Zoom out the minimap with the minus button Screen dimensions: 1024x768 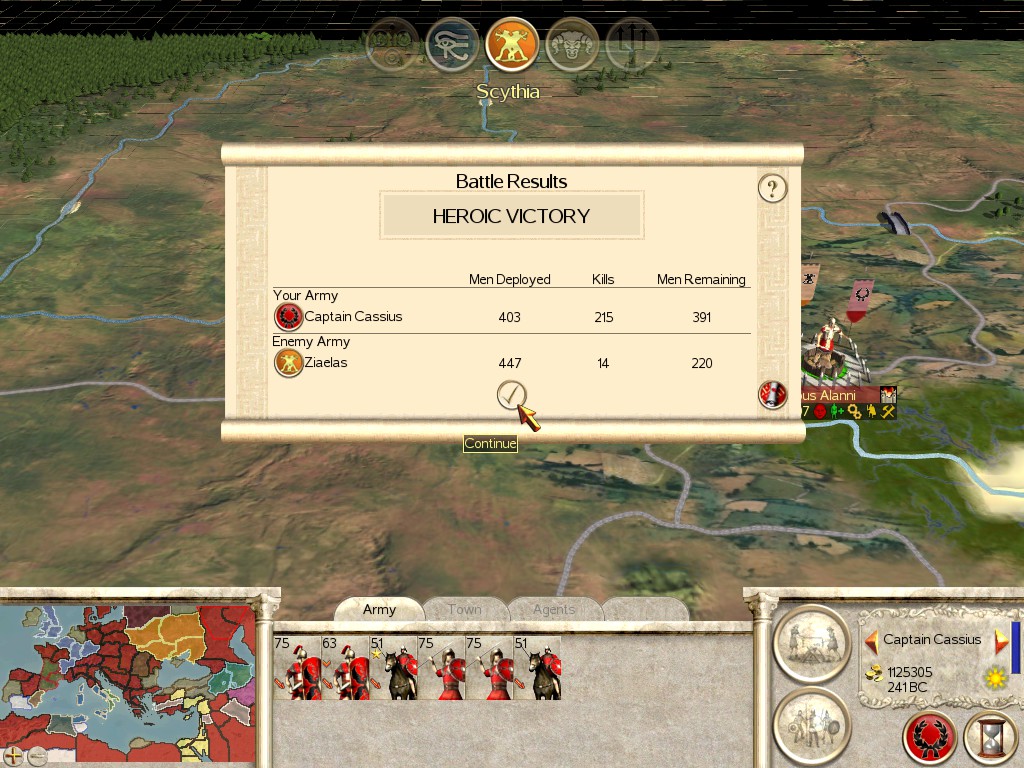tap(37, 755)
